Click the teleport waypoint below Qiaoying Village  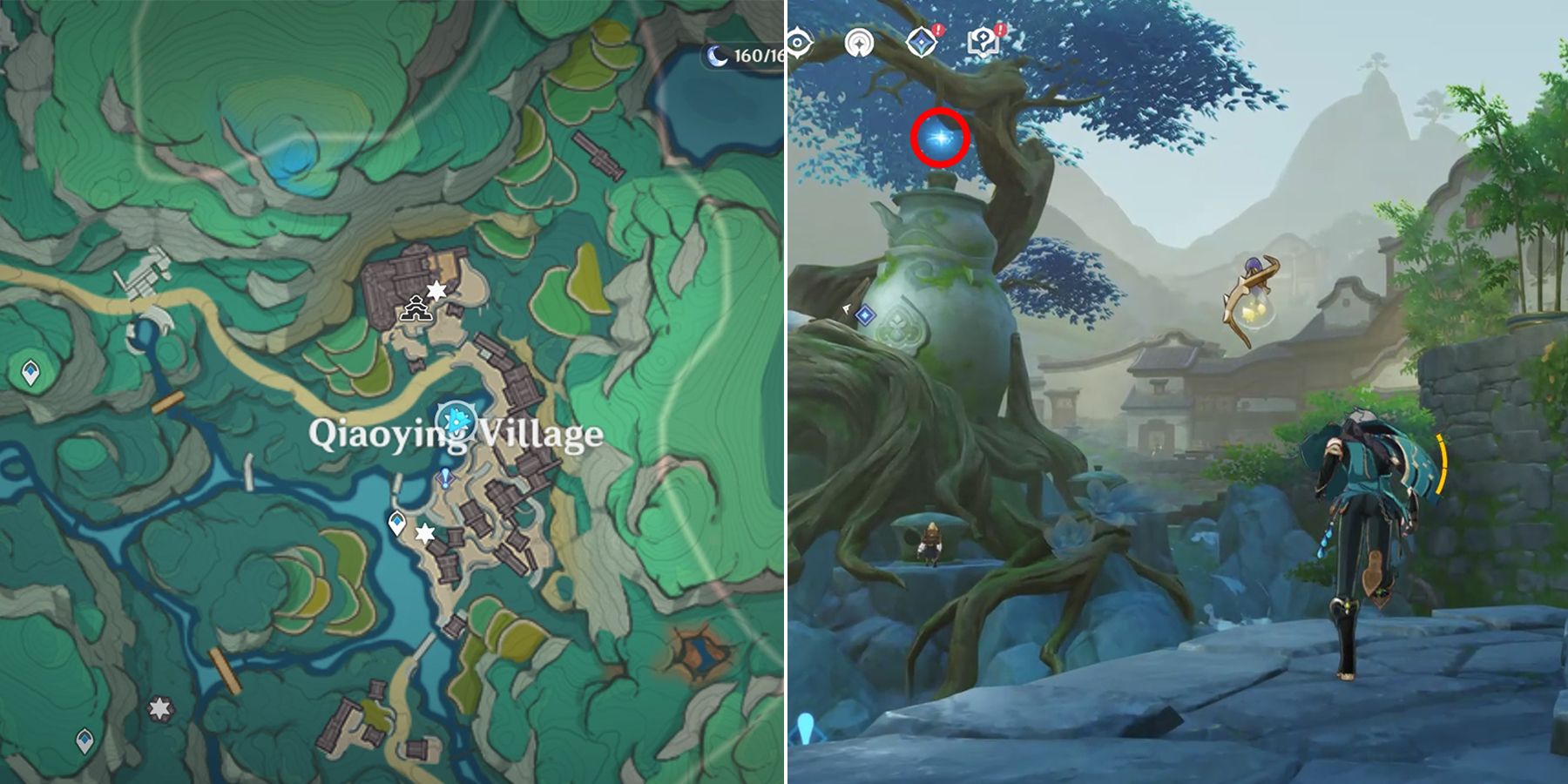[x=396, y=523]
